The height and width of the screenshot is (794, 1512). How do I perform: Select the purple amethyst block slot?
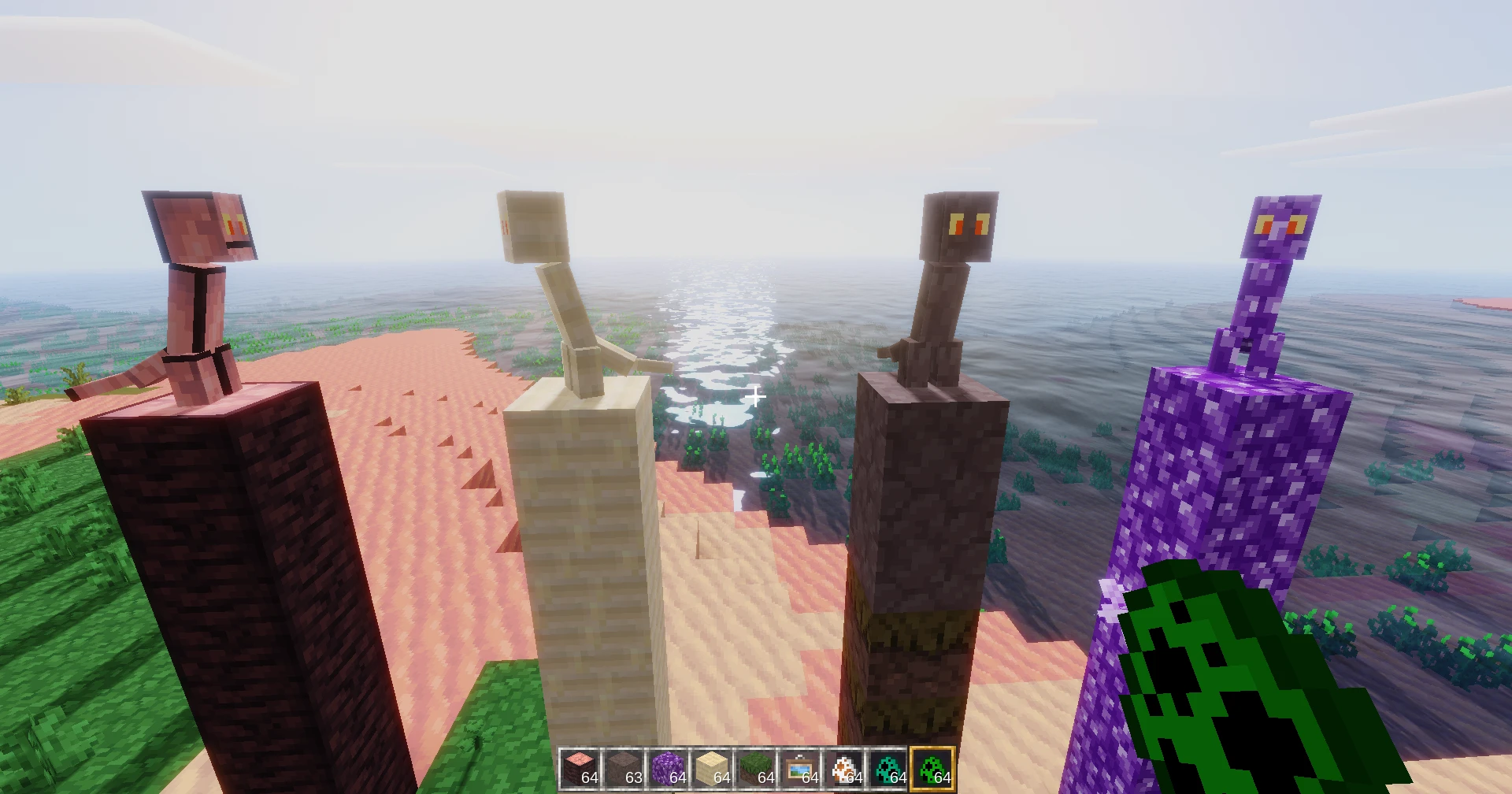point(668,768)
